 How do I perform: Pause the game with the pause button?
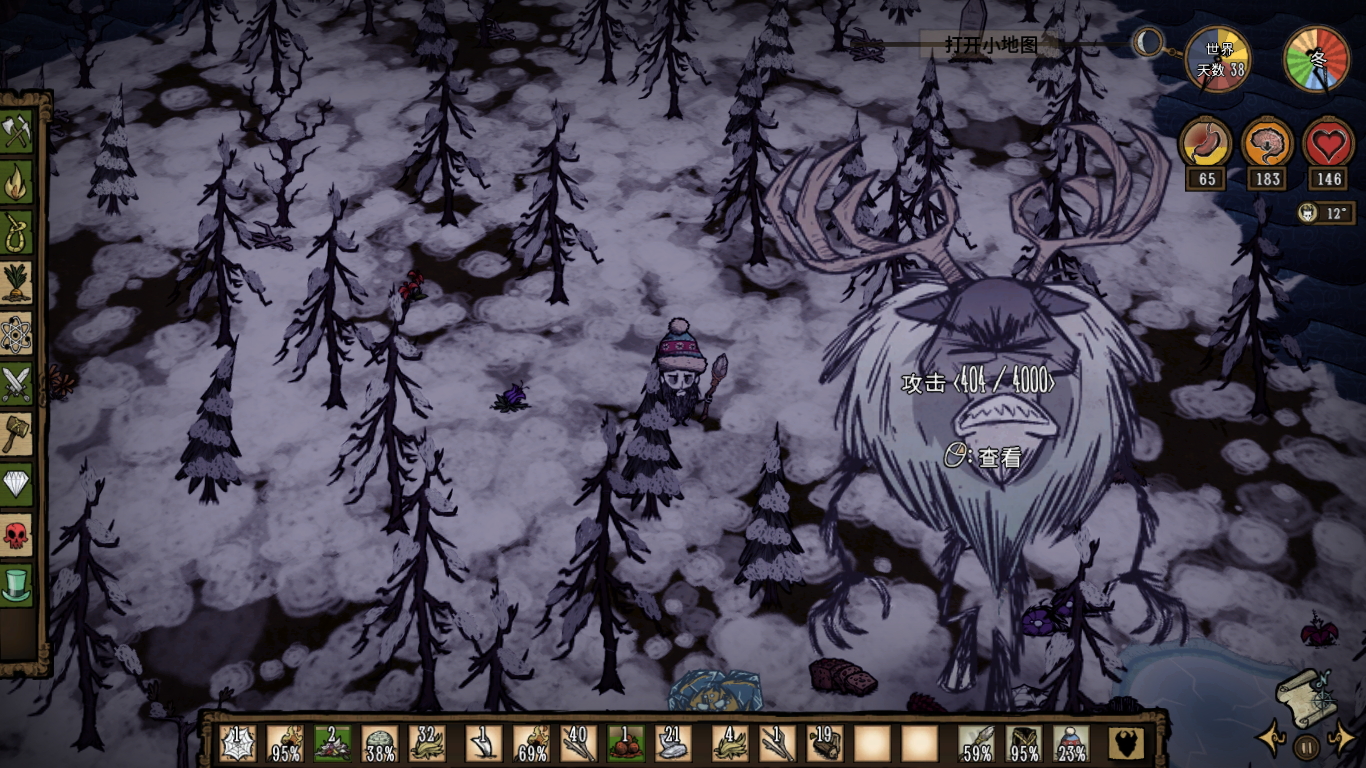pos(1306,746)
